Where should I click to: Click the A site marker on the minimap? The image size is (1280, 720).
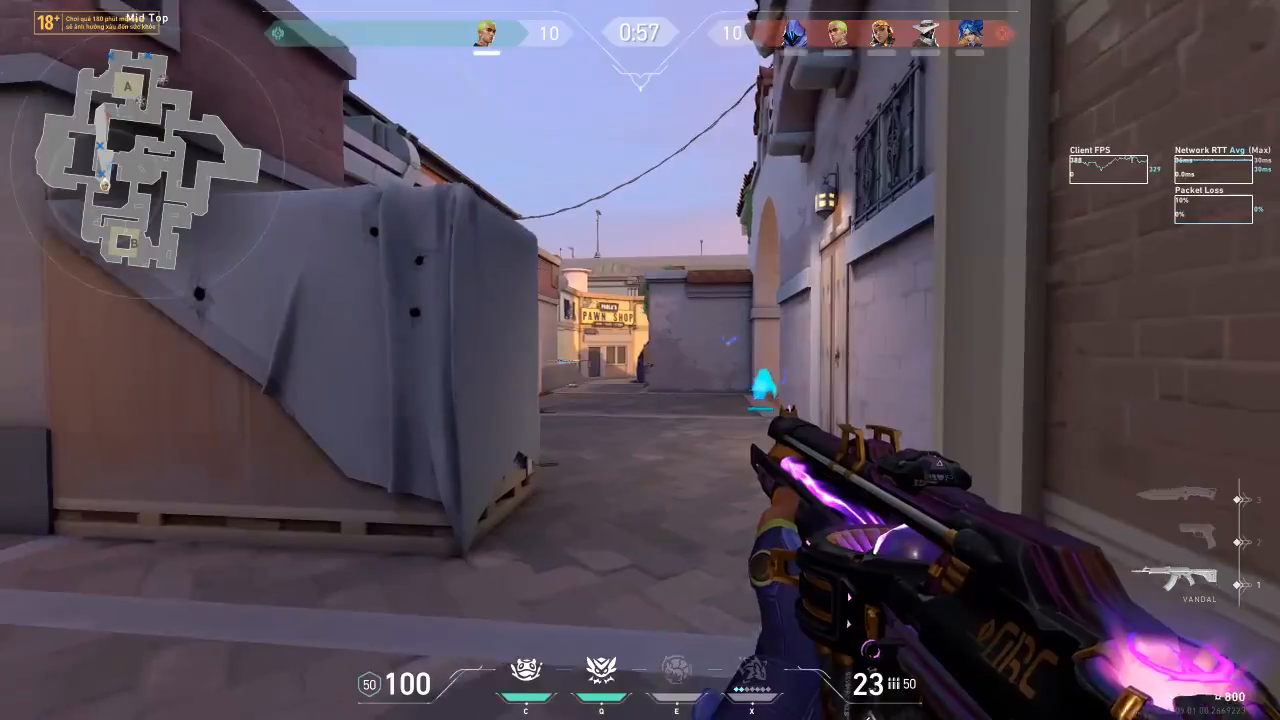127,87
